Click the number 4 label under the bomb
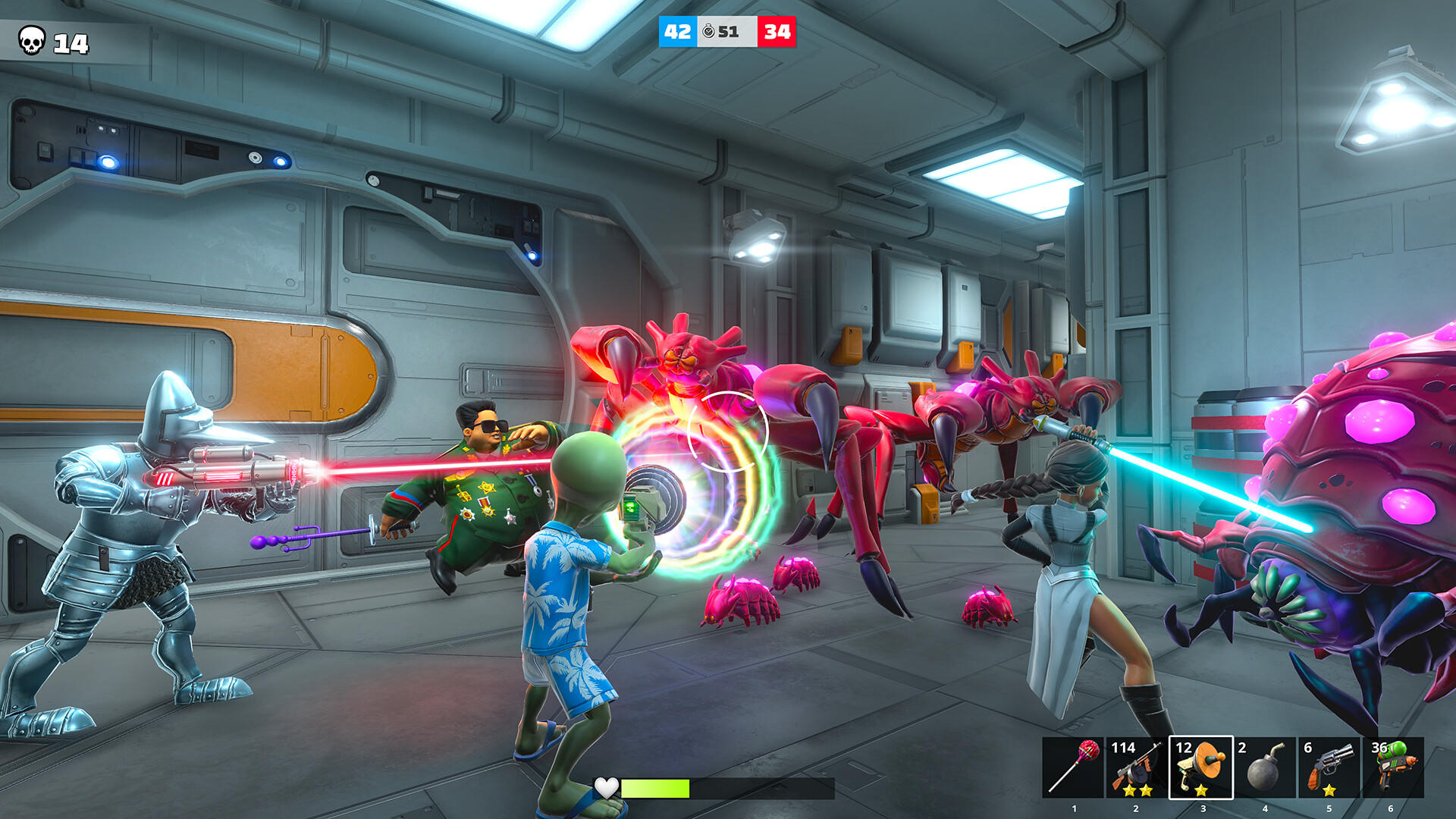 coord(1266,808)
